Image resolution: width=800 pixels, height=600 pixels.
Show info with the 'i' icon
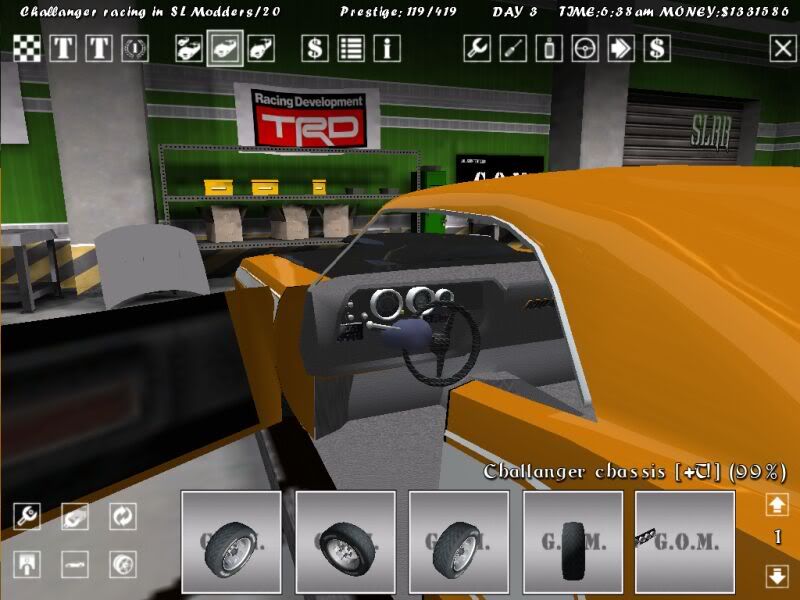tap(387, 48)
